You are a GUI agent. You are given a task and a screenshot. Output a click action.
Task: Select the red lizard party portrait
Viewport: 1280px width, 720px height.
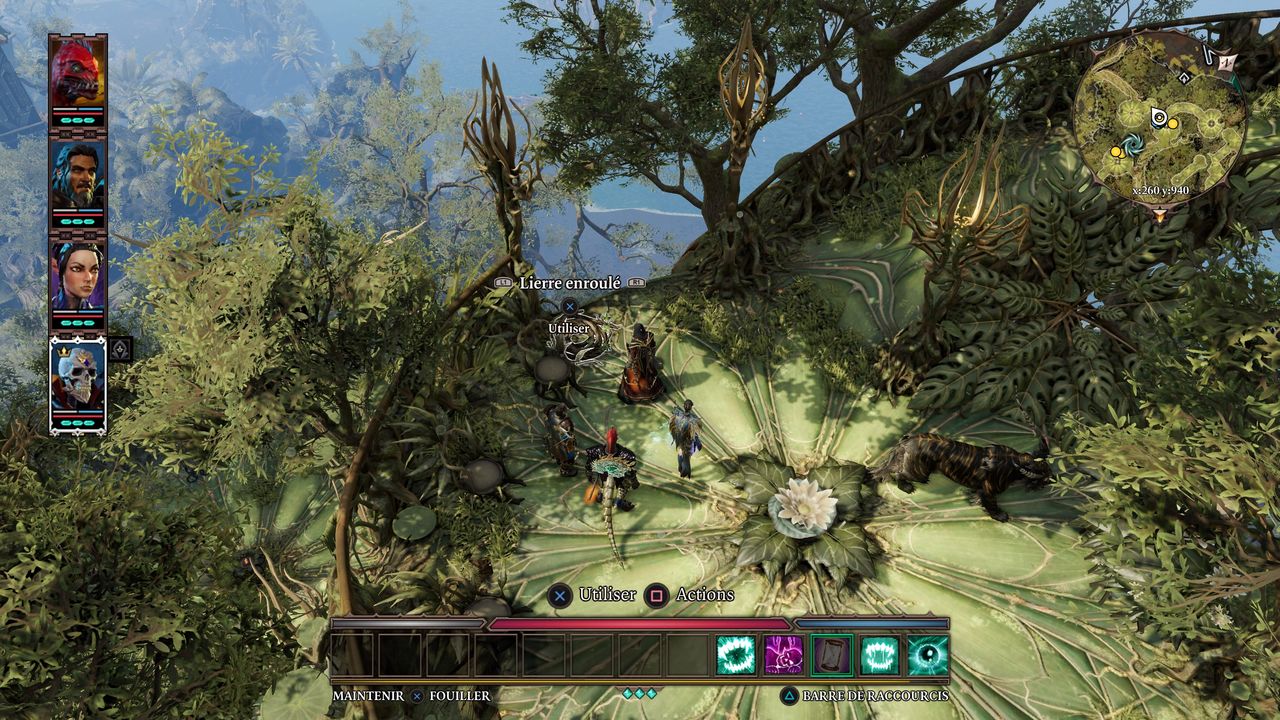[78, 72]
